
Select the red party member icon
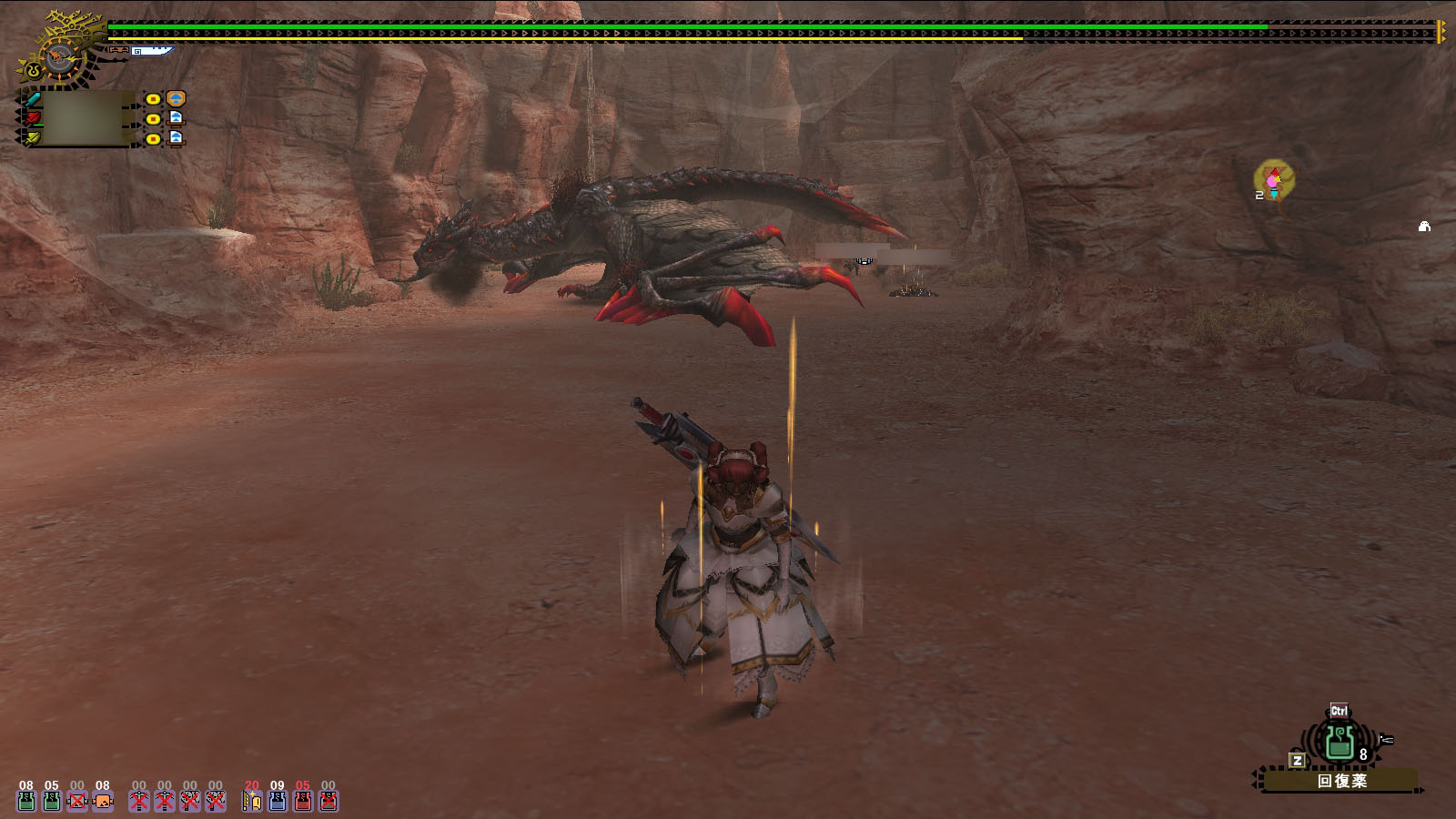point(33,118)
